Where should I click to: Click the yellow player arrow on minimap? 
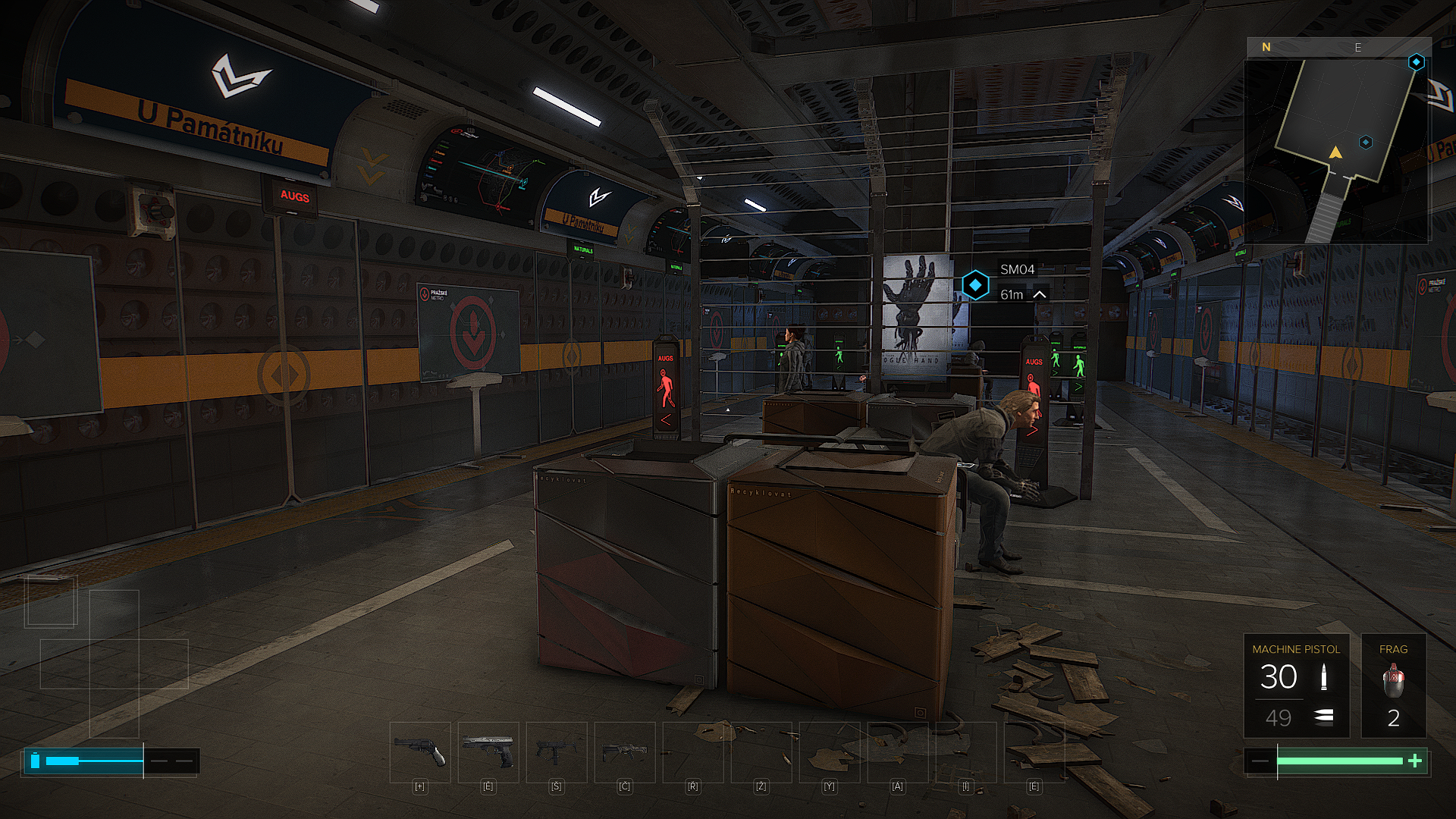[x=1335, y=153]
